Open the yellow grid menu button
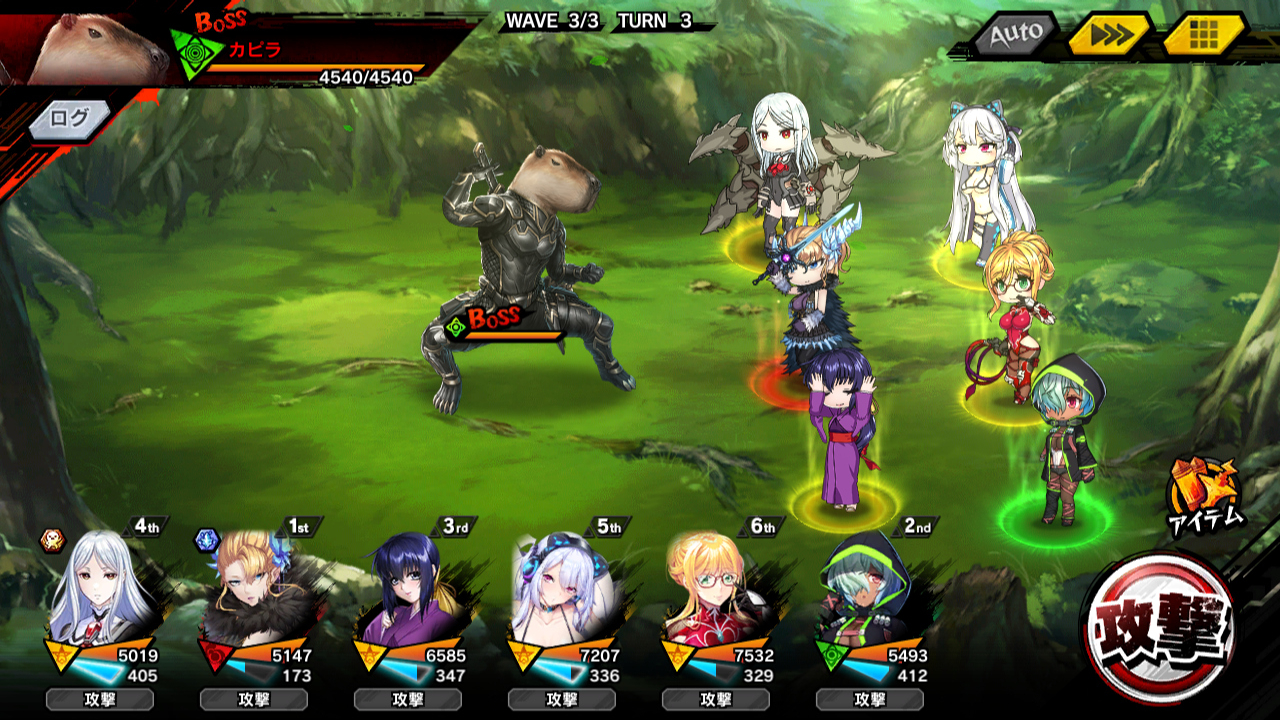This screenshot has height=720, width=1280. click(1203, 35)
